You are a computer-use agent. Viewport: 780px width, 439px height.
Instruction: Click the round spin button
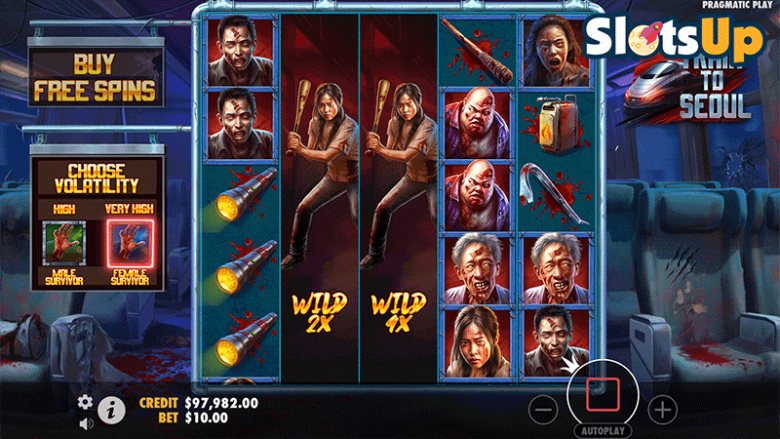point(602,390)
